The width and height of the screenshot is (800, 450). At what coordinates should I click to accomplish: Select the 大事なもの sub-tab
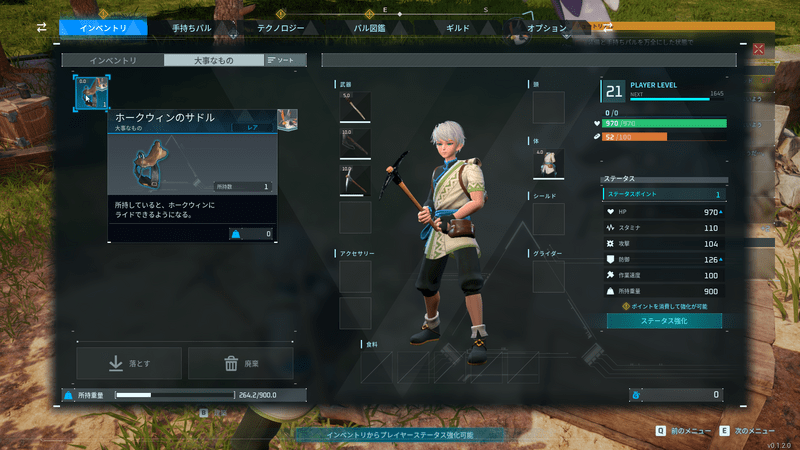214,61
